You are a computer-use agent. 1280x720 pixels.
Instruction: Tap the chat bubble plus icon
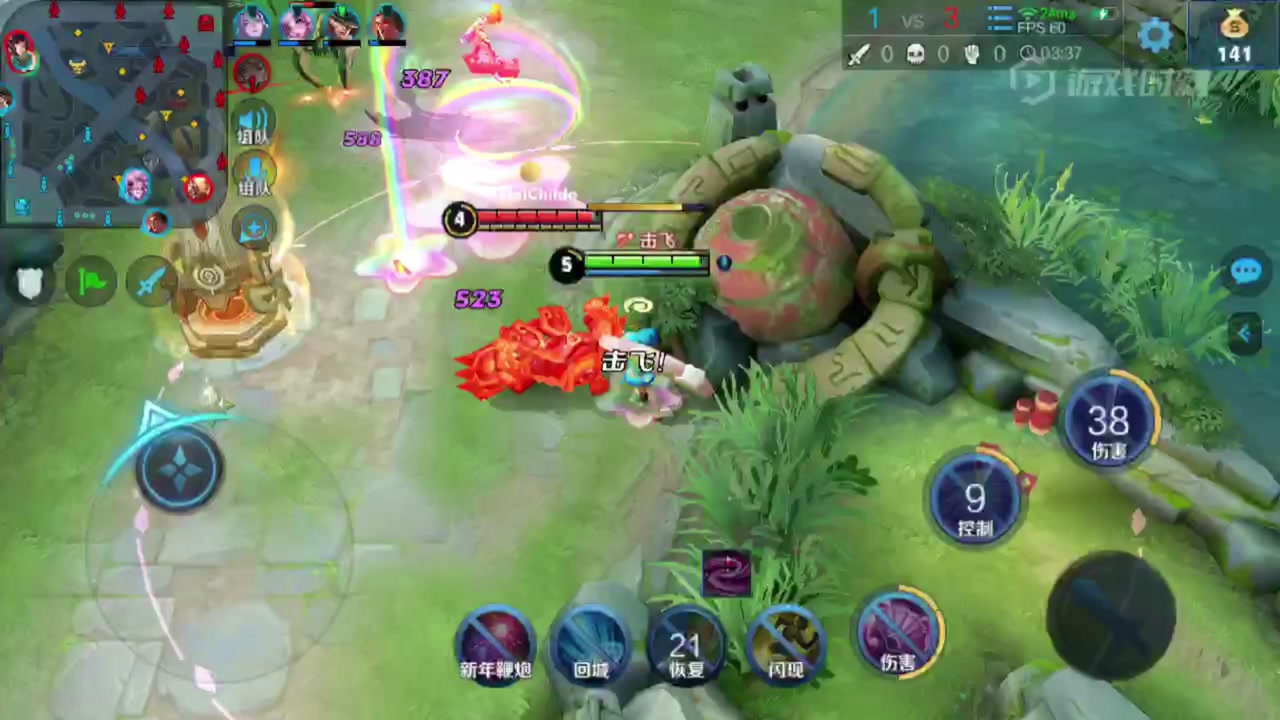(x=254, y=228)
